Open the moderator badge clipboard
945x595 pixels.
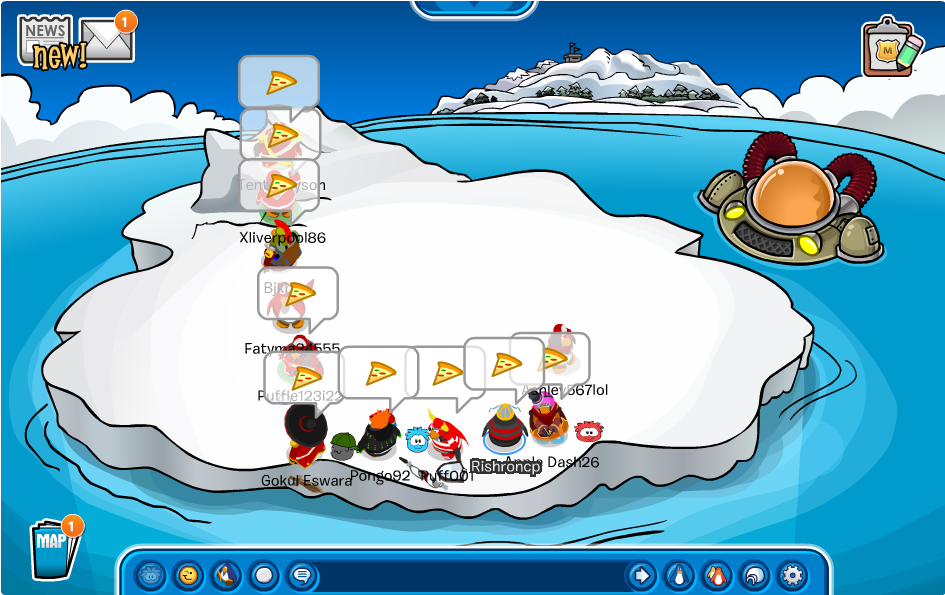[x=891, y=48]
